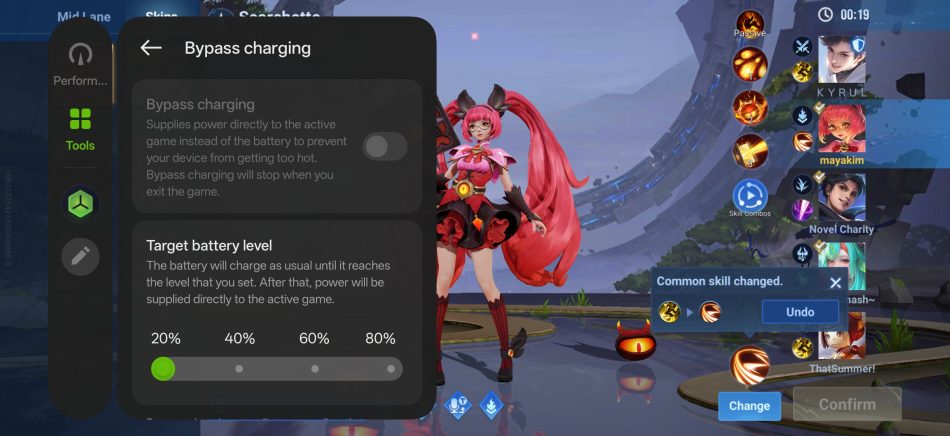This screenshot has width=950, height=436.
Task: Close the Common skill changed popup
Action: coord(836,282)
